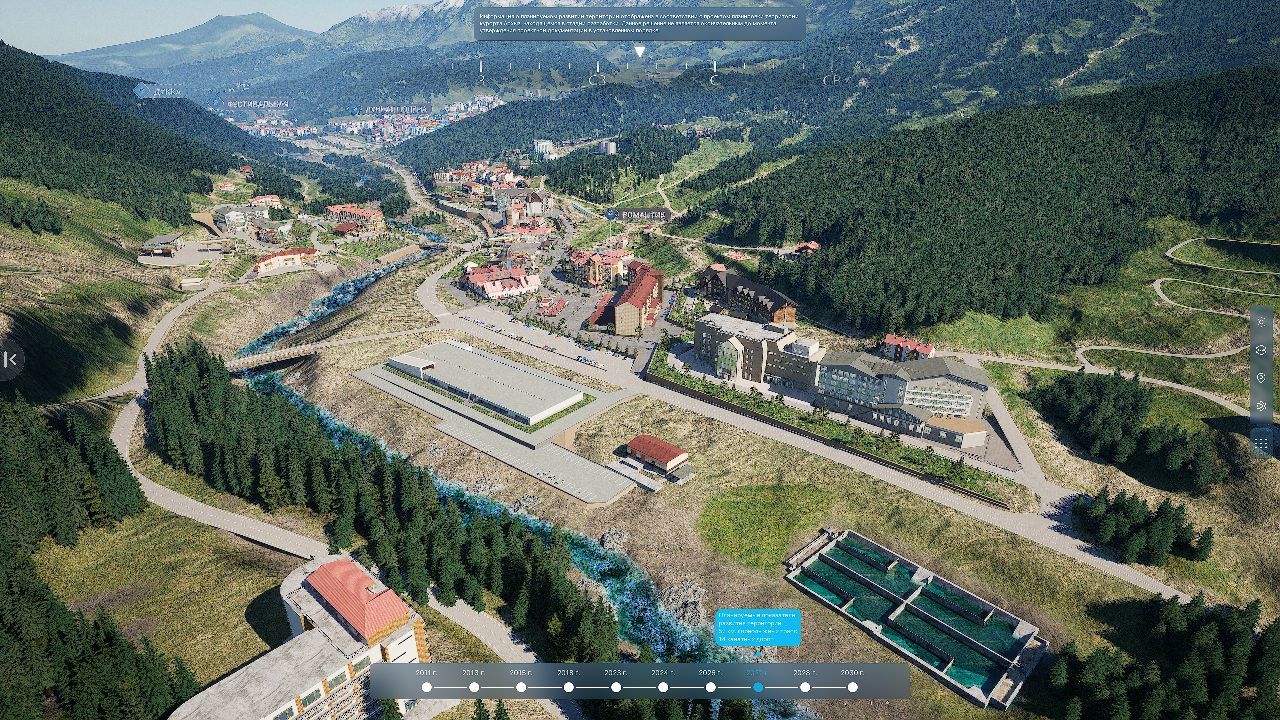Pick the 2025 year marker

tap(710, 687)
